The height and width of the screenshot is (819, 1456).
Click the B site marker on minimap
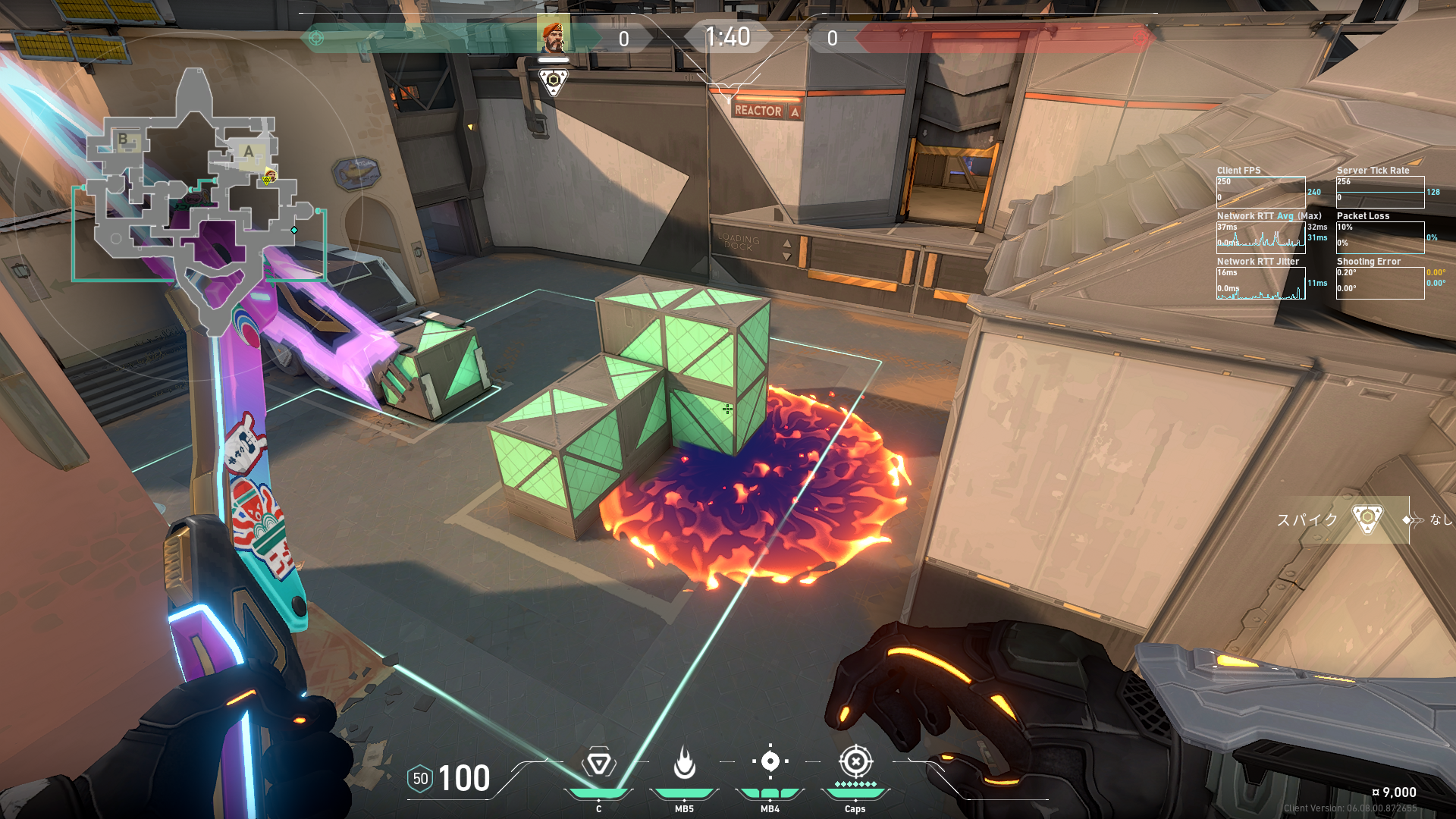(123, 139)
